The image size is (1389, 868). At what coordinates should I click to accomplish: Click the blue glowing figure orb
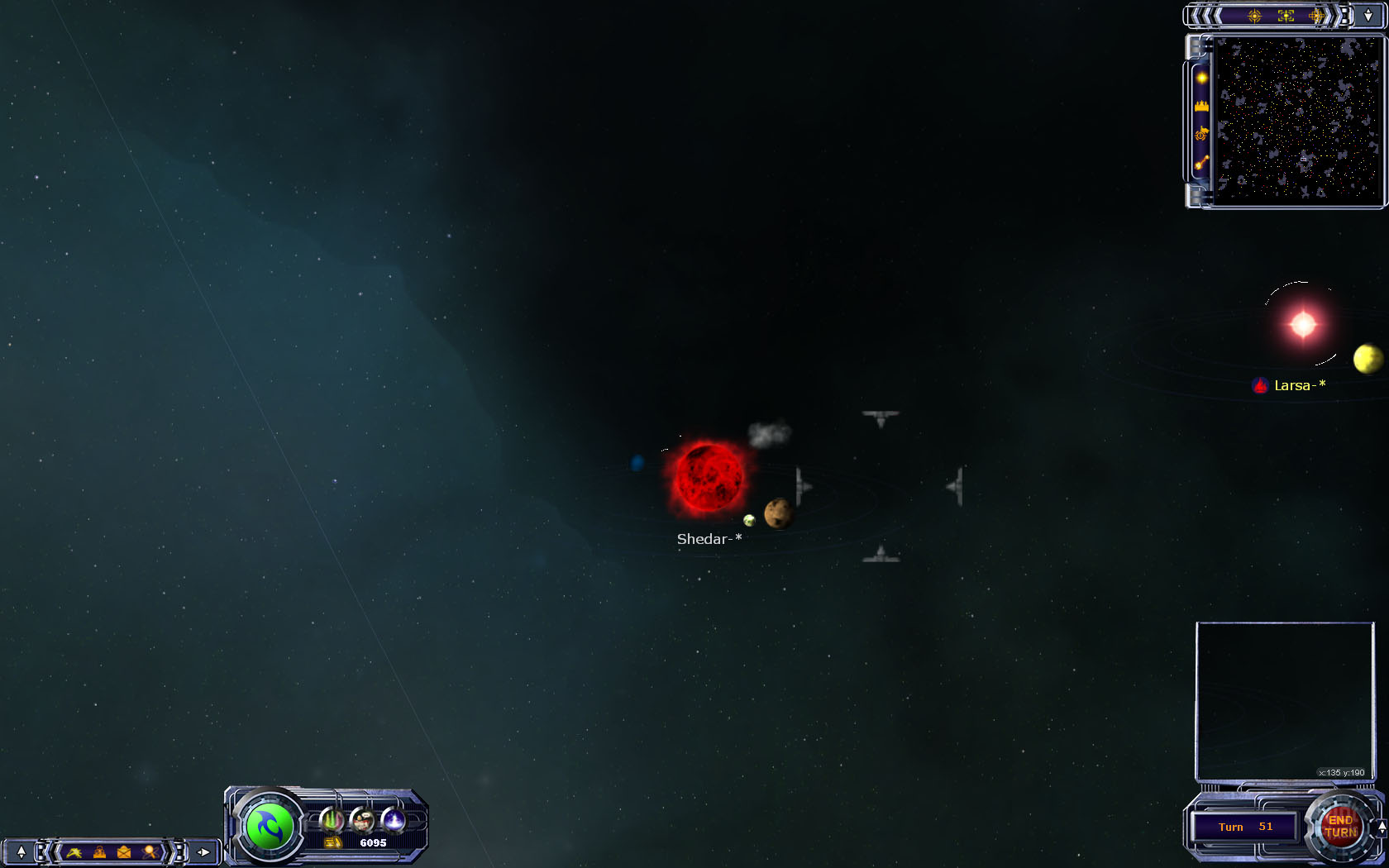point(394,820)
